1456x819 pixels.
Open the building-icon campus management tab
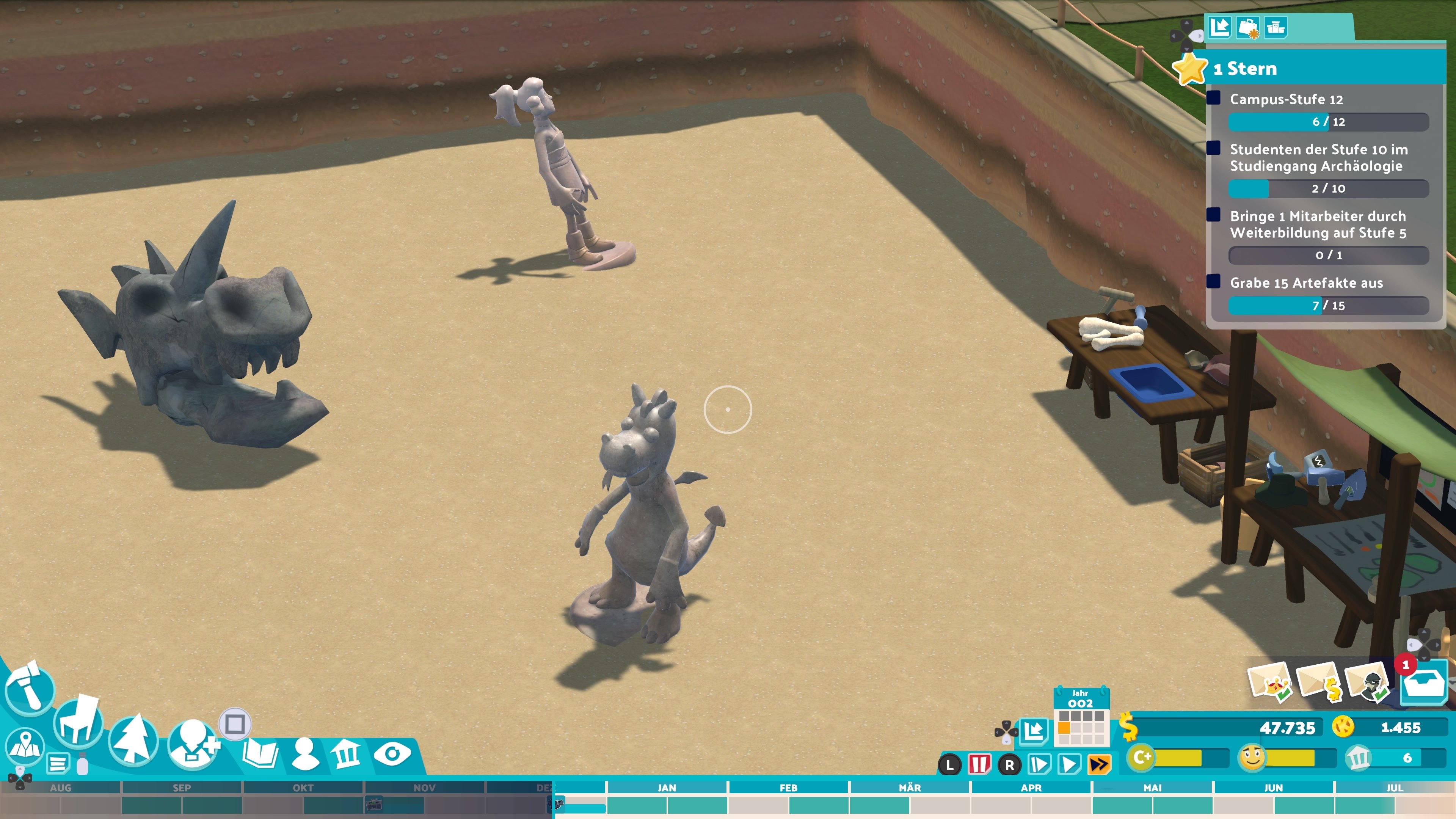pyautogui.click(x=346, y=753)
